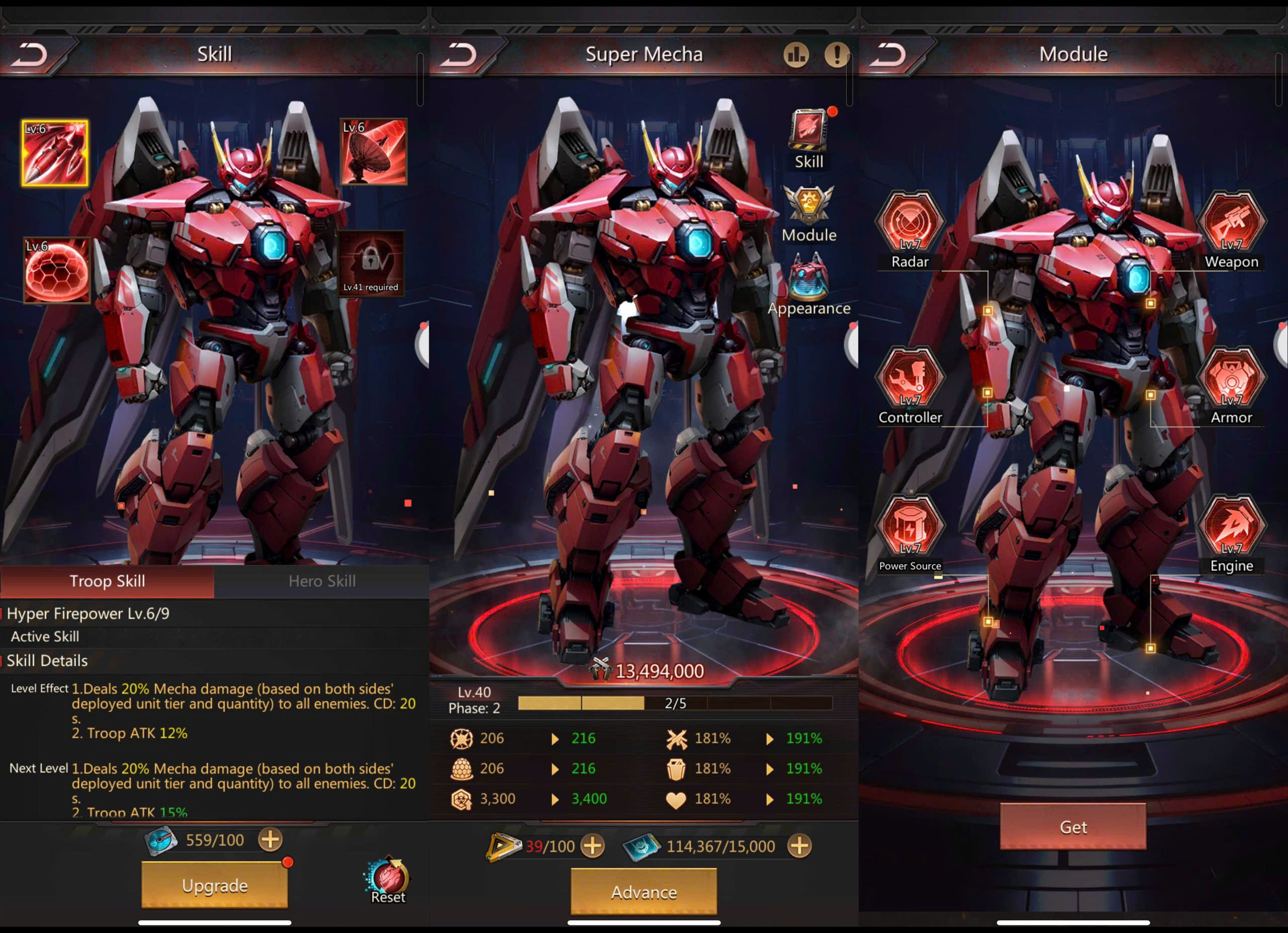Show Super Mecha statistics chart
Image resolution: width=1288 pixels, height=933 pixels.
(x=796, y=54)
